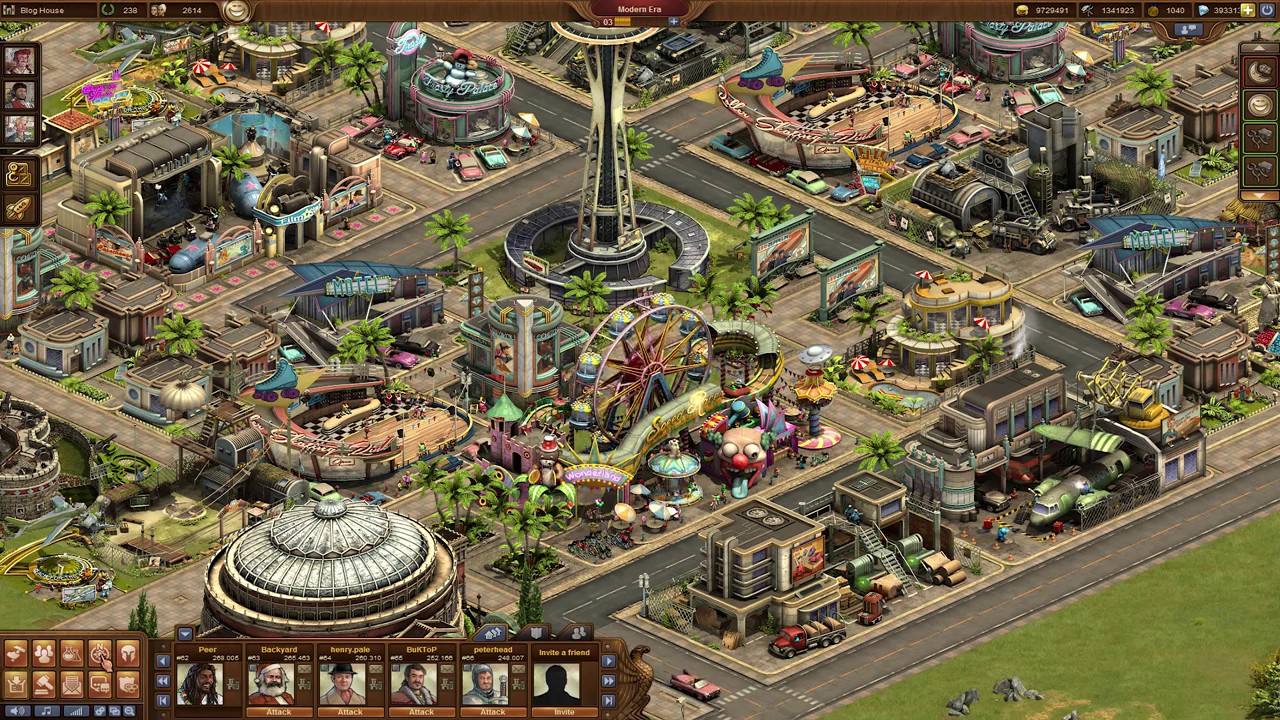The image size is (1280, 720).
Task: Click the Invite a friend button
Action: click(564, 712)
